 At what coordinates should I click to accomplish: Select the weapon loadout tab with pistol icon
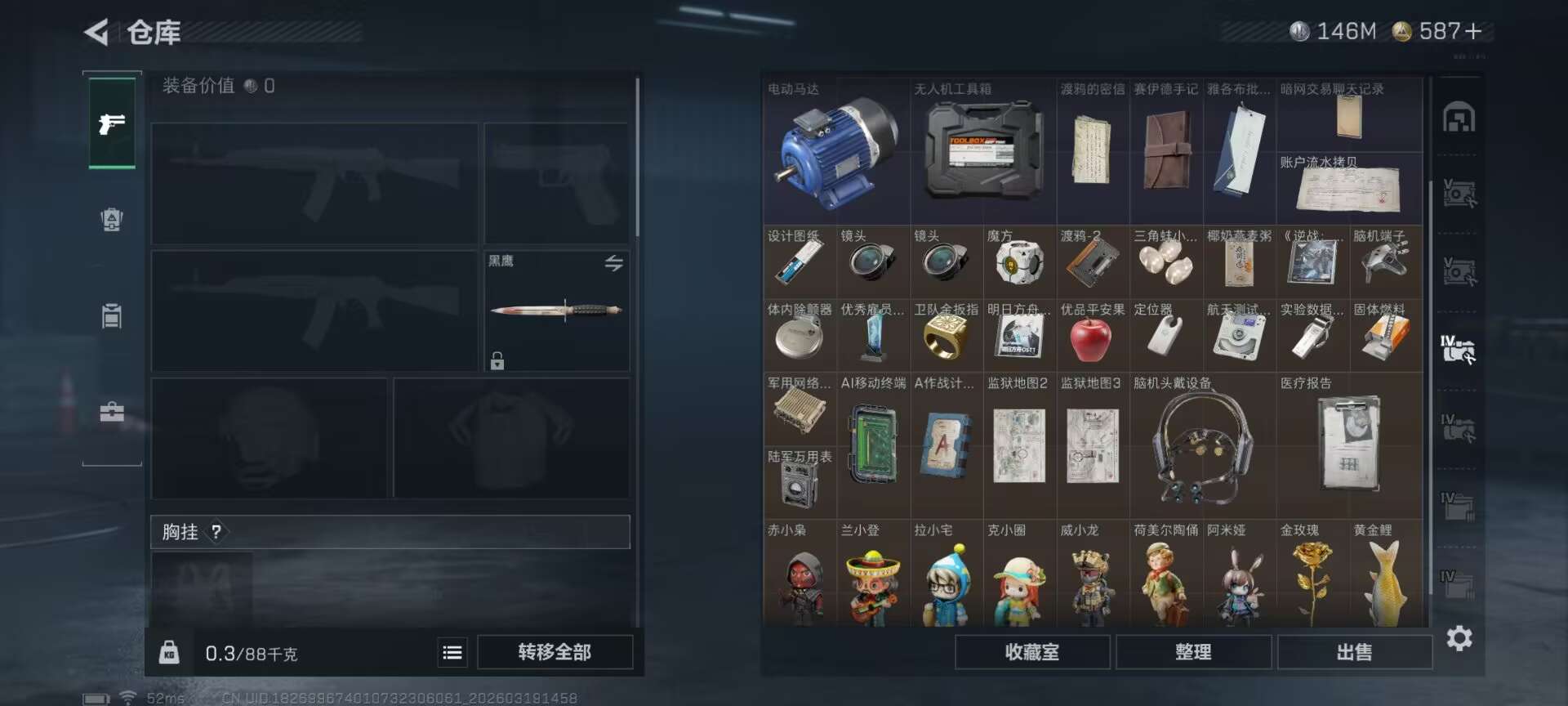point(112,124)
